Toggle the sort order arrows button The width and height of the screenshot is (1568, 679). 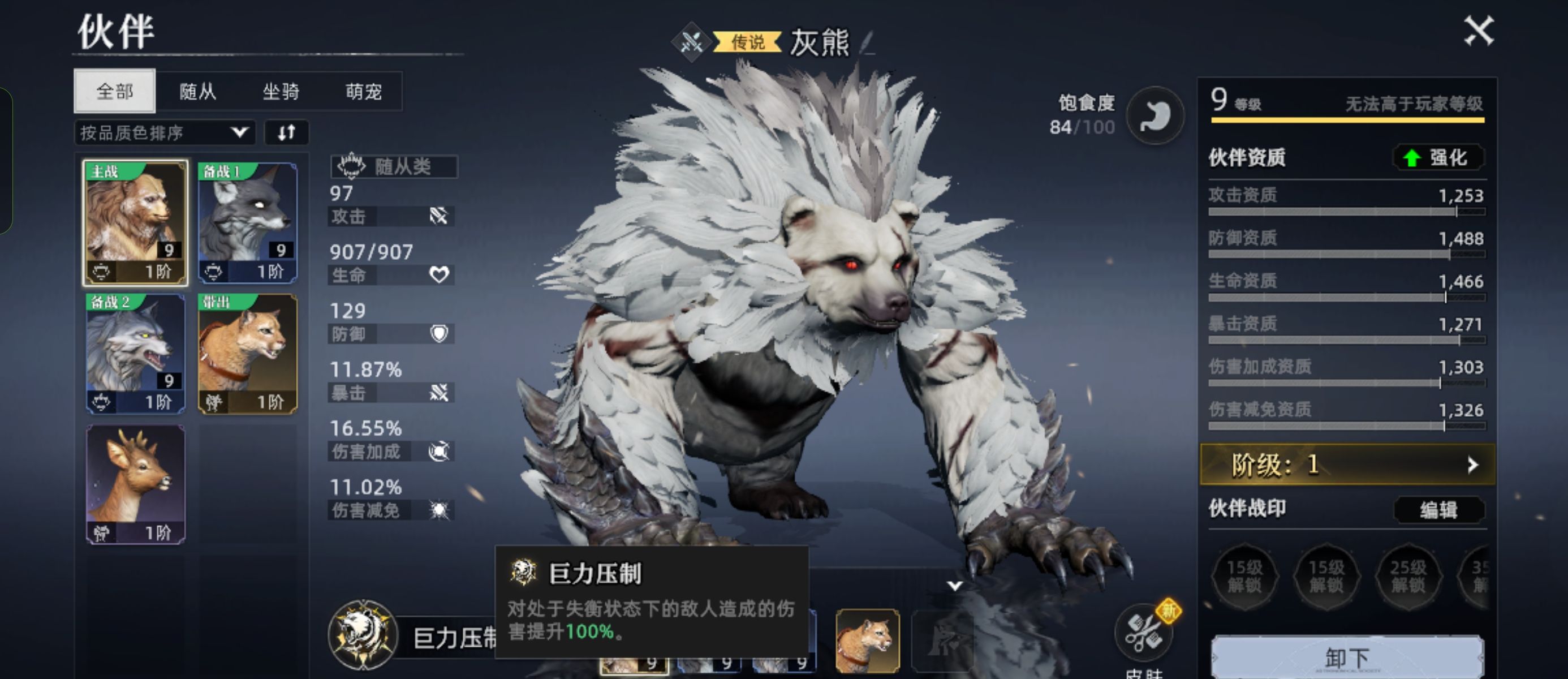(286, 133)
